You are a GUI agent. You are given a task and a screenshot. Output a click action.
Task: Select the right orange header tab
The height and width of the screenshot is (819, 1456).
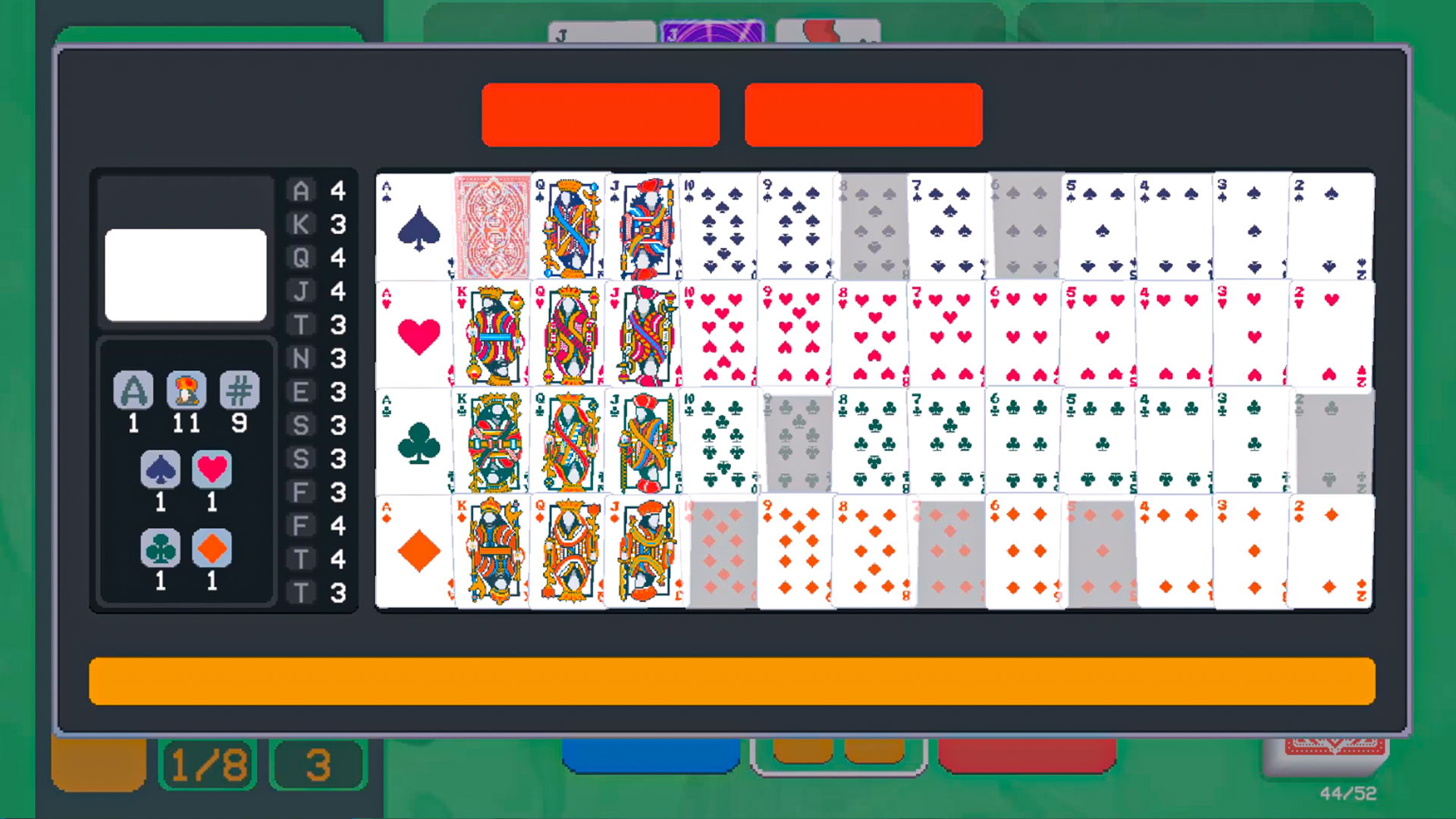point(863,115)
